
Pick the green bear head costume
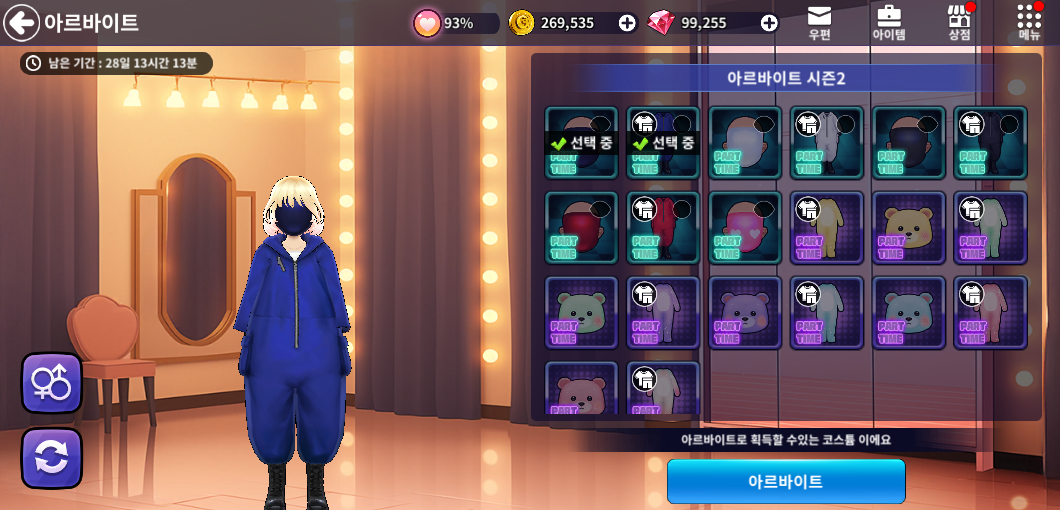click(x=581, y=313)
